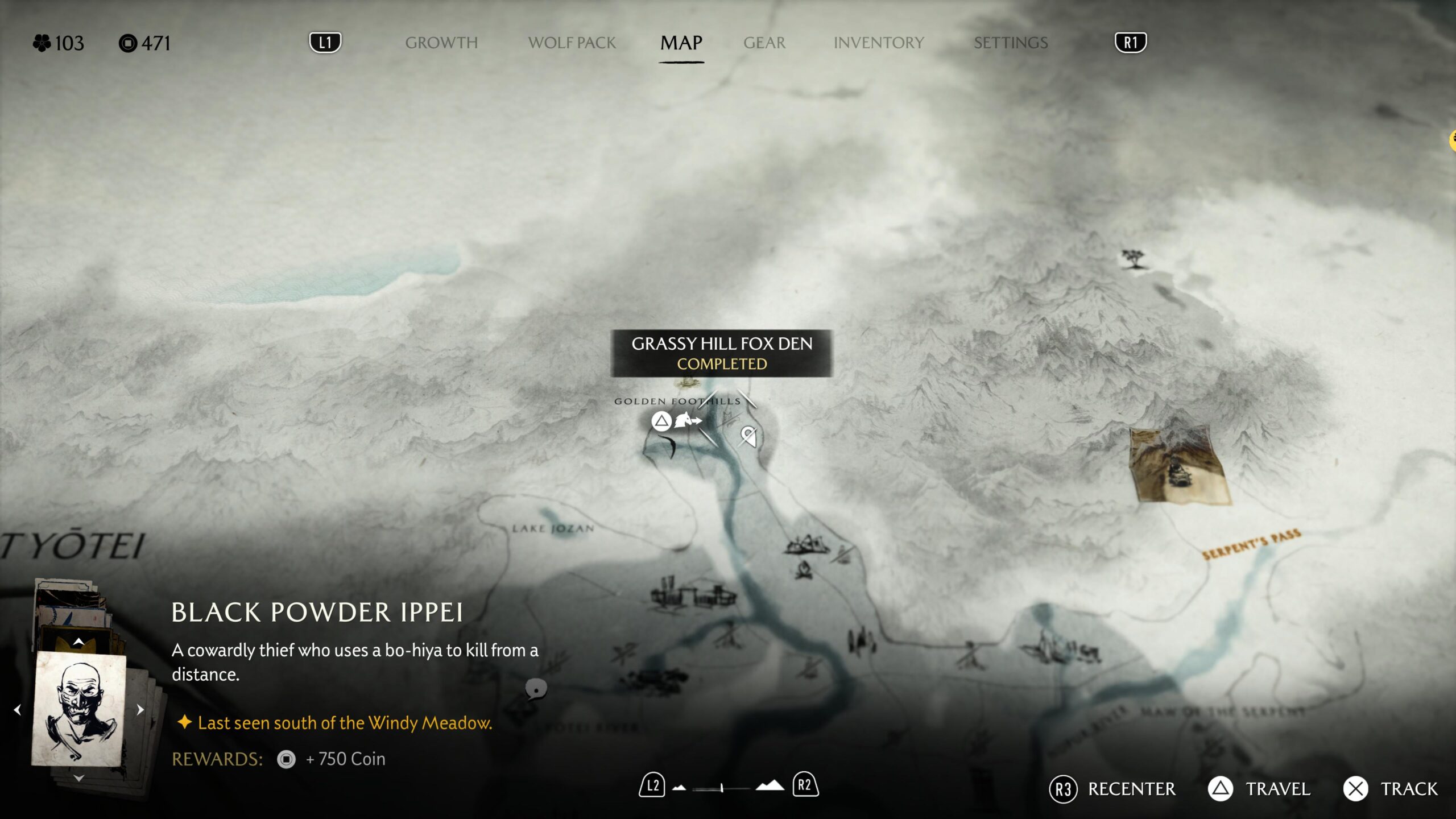Open the Inventory tab
Screen dimensions: 1456x819
[x=878, y=43]
